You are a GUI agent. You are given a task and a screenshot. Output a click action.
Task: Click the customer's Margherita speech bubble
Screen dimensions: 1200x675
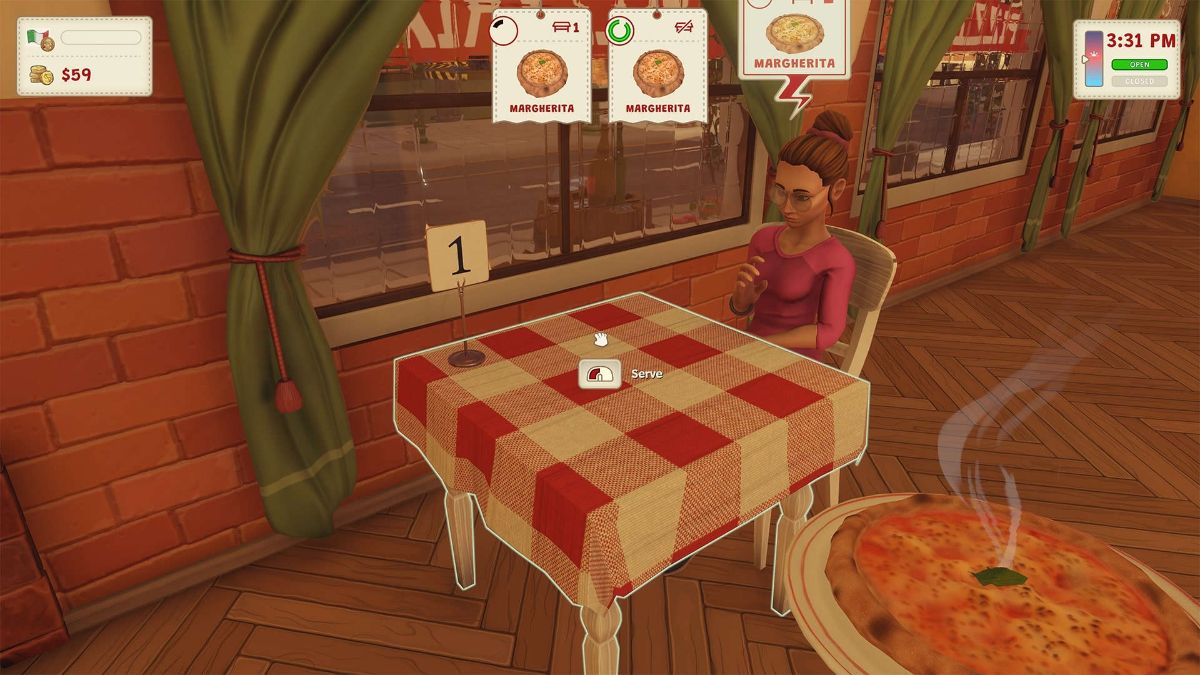795,40
